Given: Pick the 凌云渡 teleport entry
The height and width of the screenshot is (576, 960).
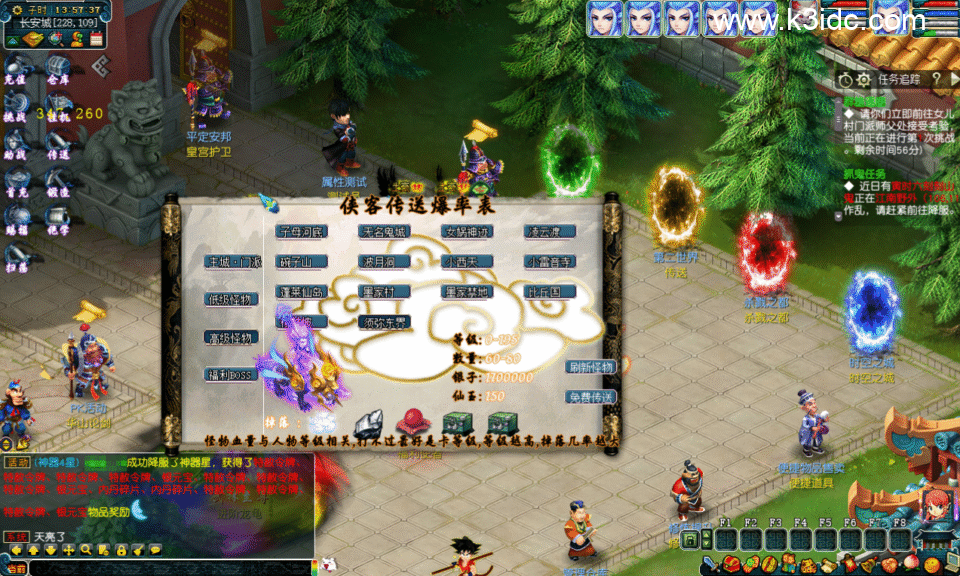Looking at the screenshot, I should (x=550, y=232).
